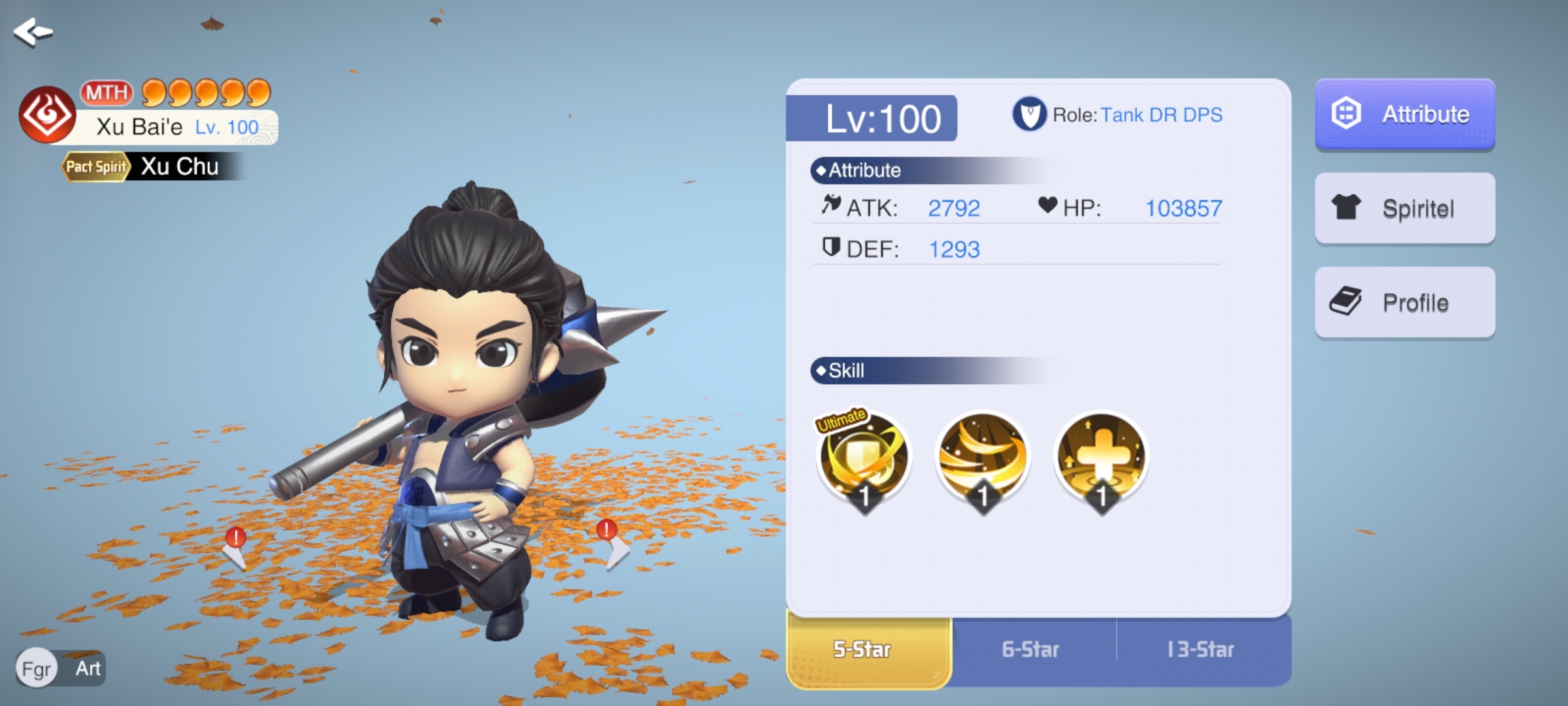Switch to the 6-Star tab
1568x706 pixels.
pyautogui.click(x=1031, y=650)
